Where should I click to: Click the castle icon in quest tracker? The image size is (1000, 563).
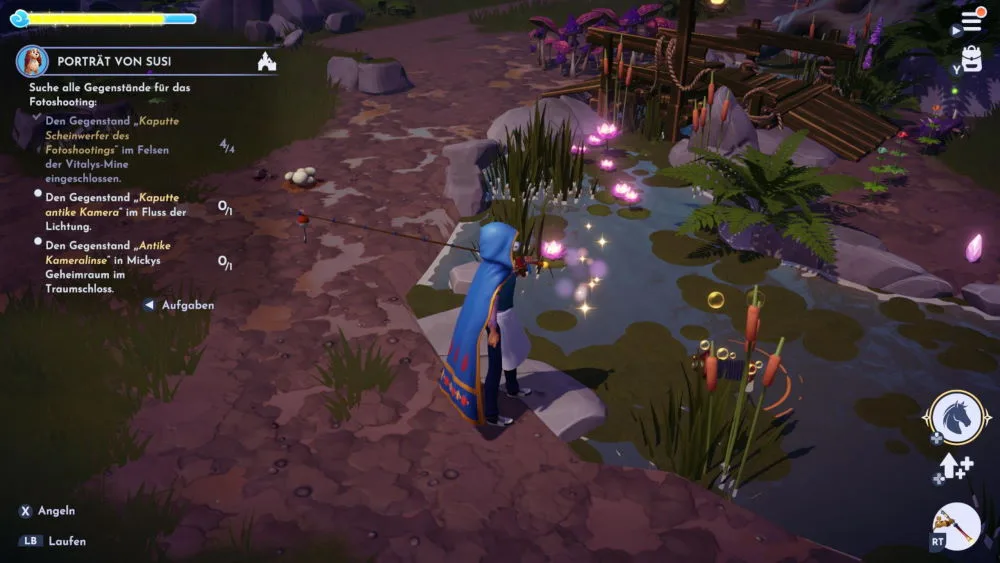267,62
